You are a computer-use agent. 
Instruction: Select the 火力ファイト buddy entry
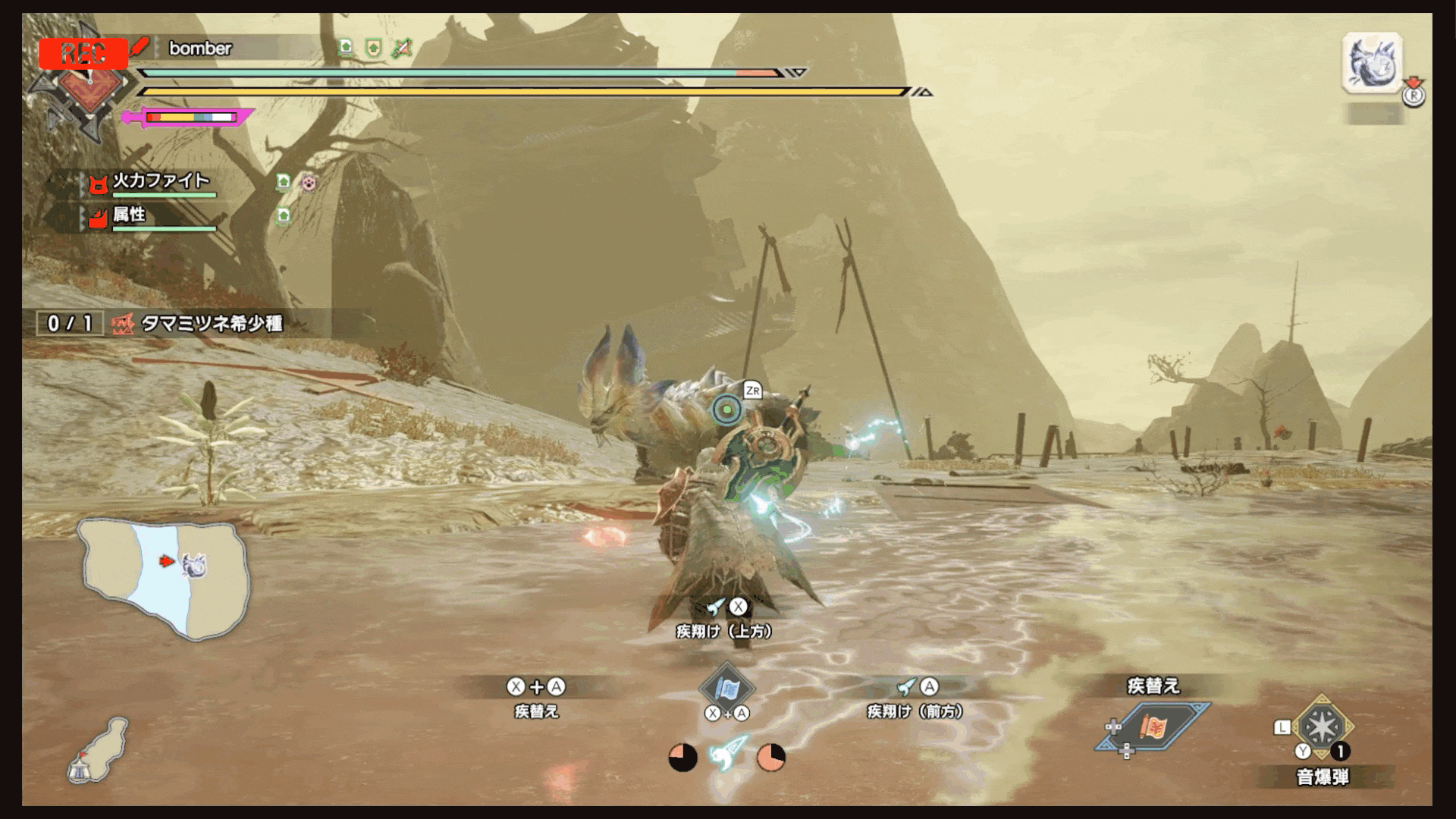tap(161, 181)
